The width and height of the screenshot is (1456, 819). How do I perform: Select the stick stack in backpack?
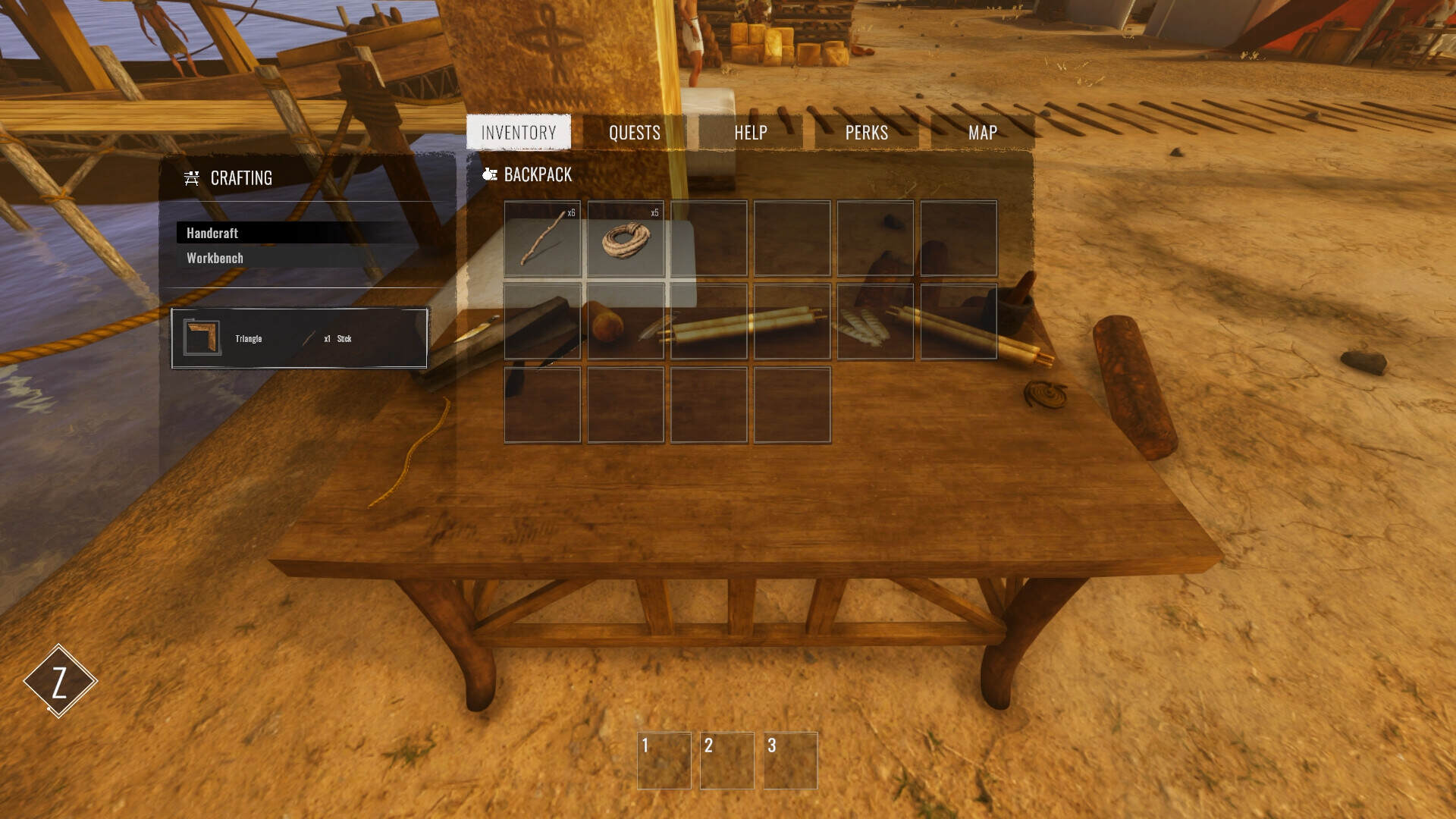tap(542, 238)
